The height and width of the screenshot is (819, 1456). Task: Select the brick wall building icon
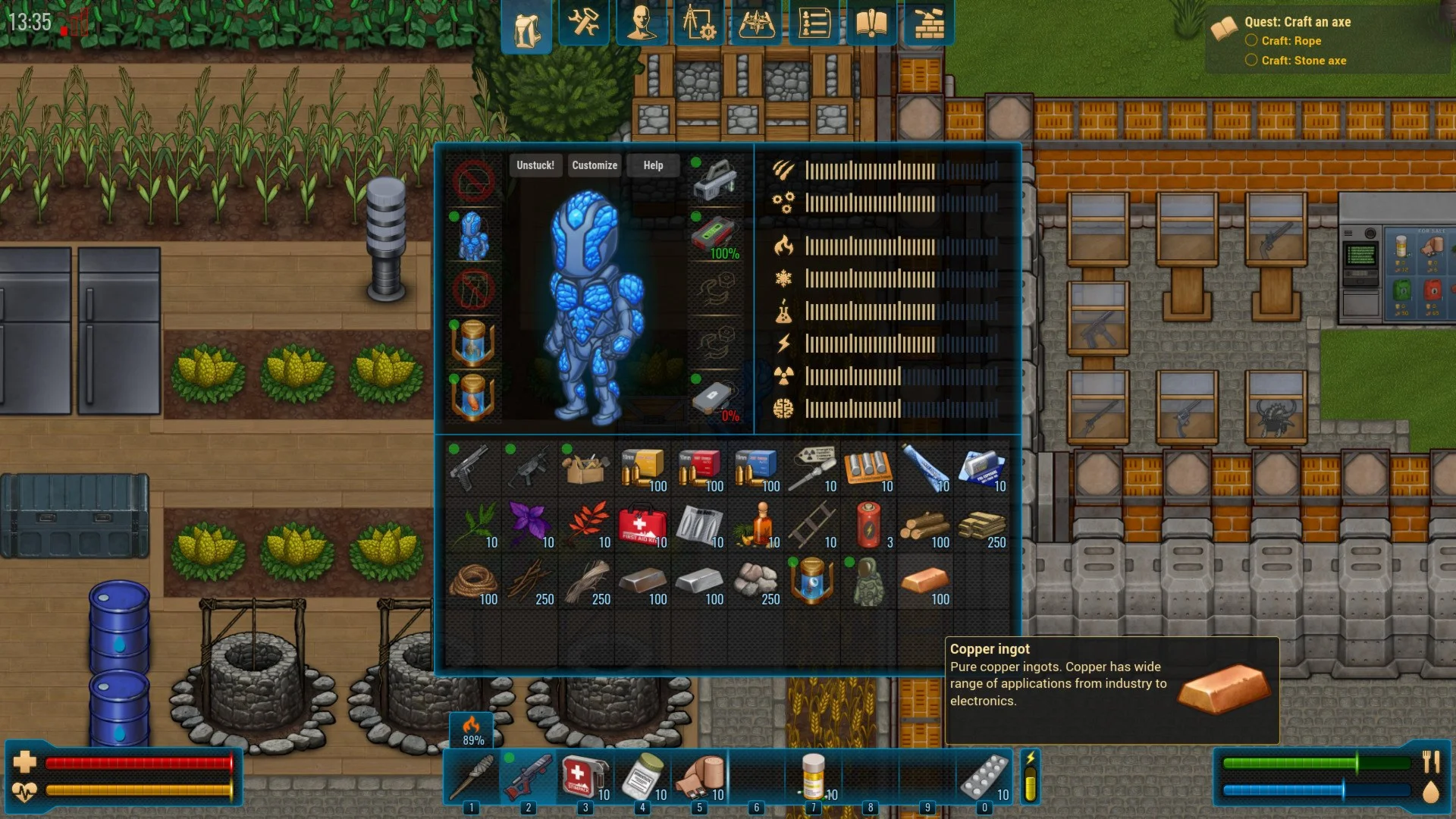pos(927,24)
